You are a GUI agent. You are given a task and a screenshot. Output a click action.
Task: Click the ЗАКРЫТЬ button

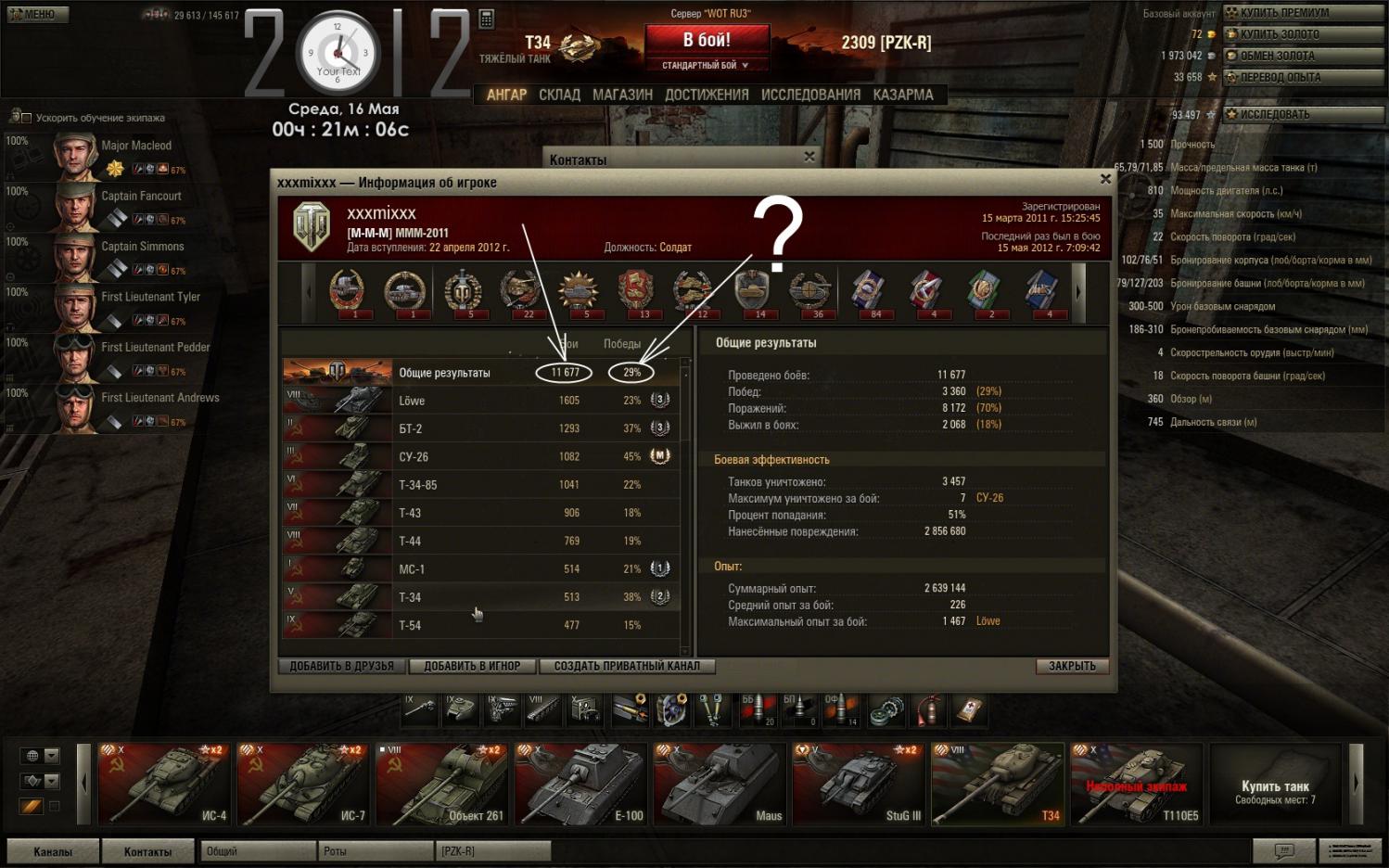(x=1072, y=666)
